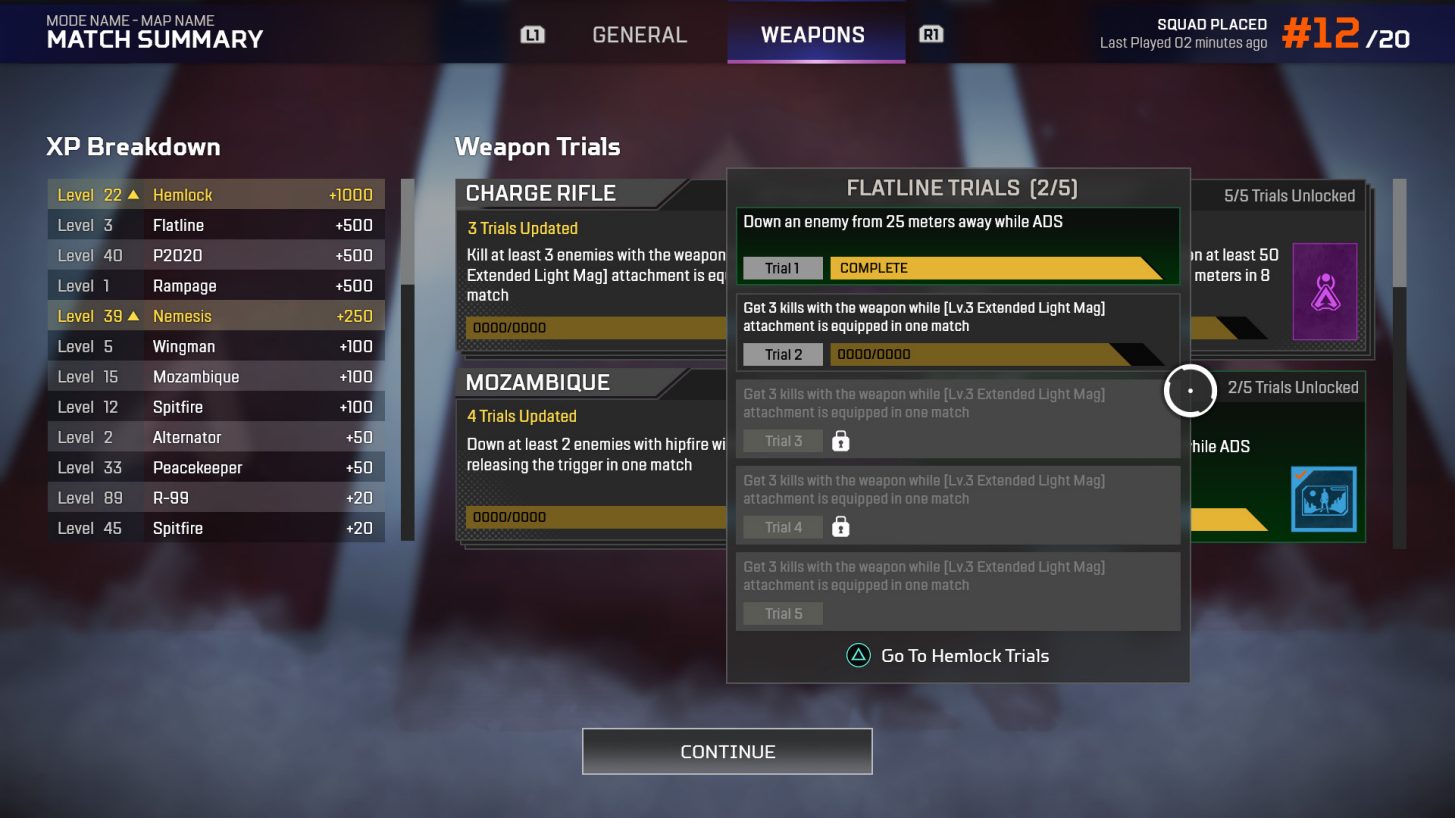Screen dimensions: 1455x818
Task: Select the R-99 XP row
Action: [x=216, y=498]
